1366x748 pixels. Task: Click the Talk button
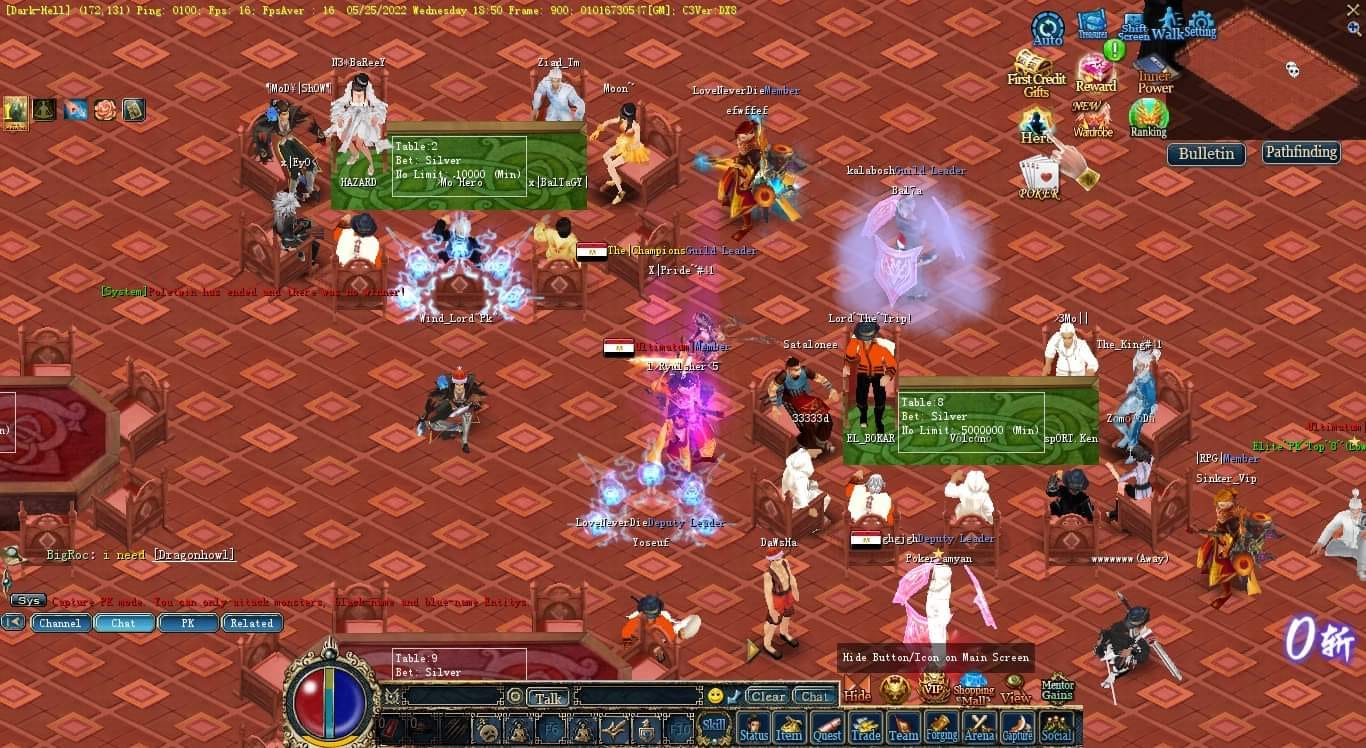click(547, 697)
